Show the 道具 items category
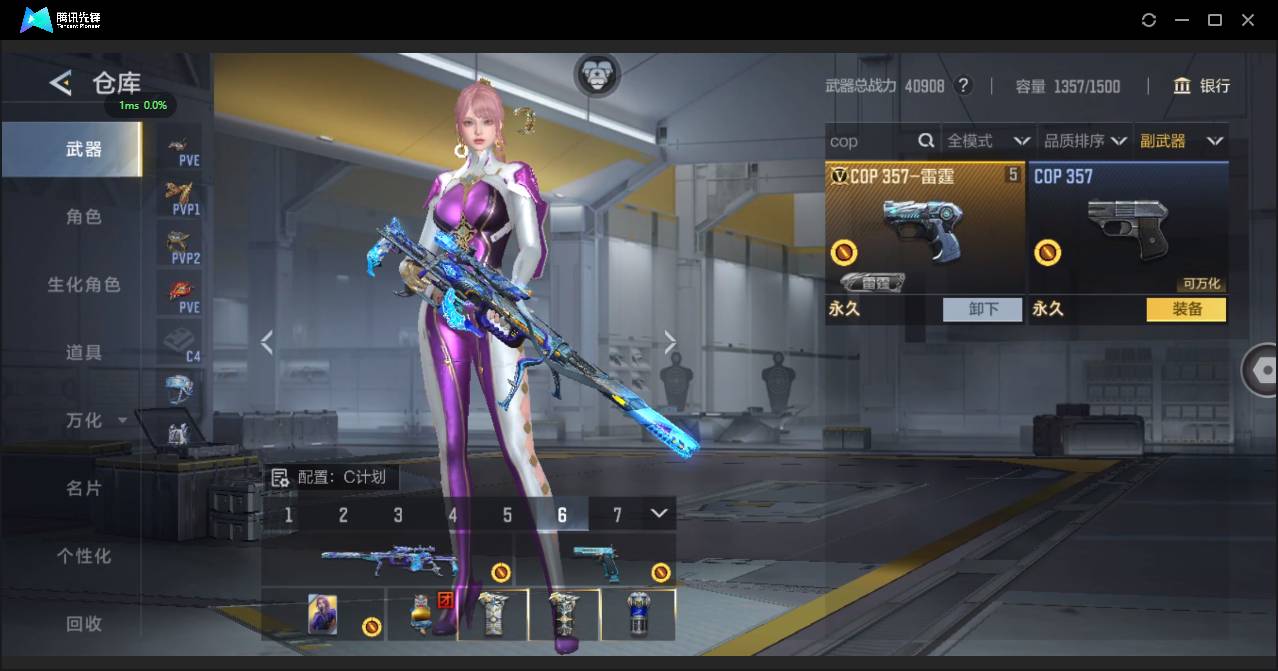The width and height of the screenshot is (1278, 671). point(84,352)
